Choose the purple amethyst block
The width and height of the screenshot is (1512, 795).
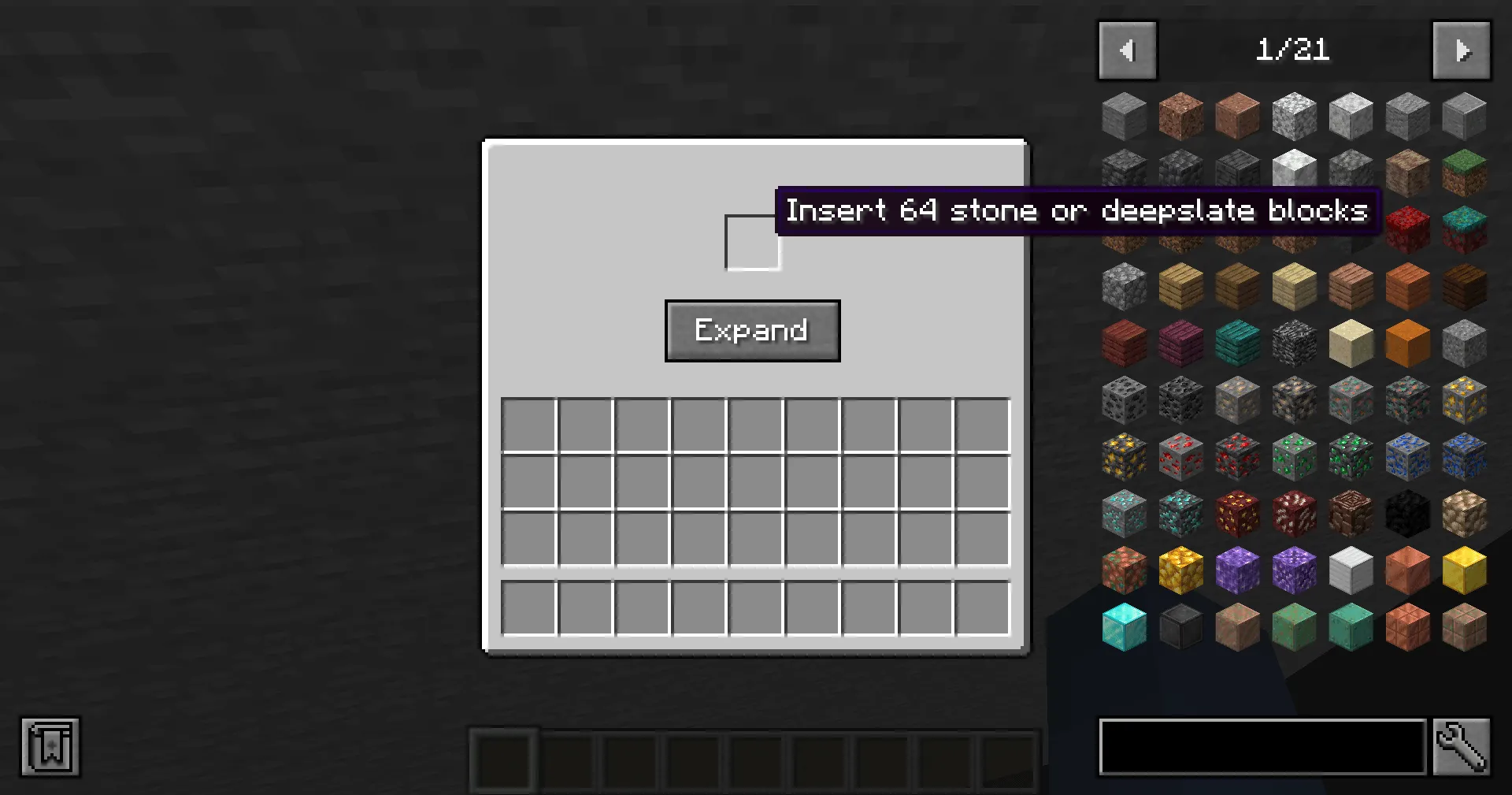1237,569
